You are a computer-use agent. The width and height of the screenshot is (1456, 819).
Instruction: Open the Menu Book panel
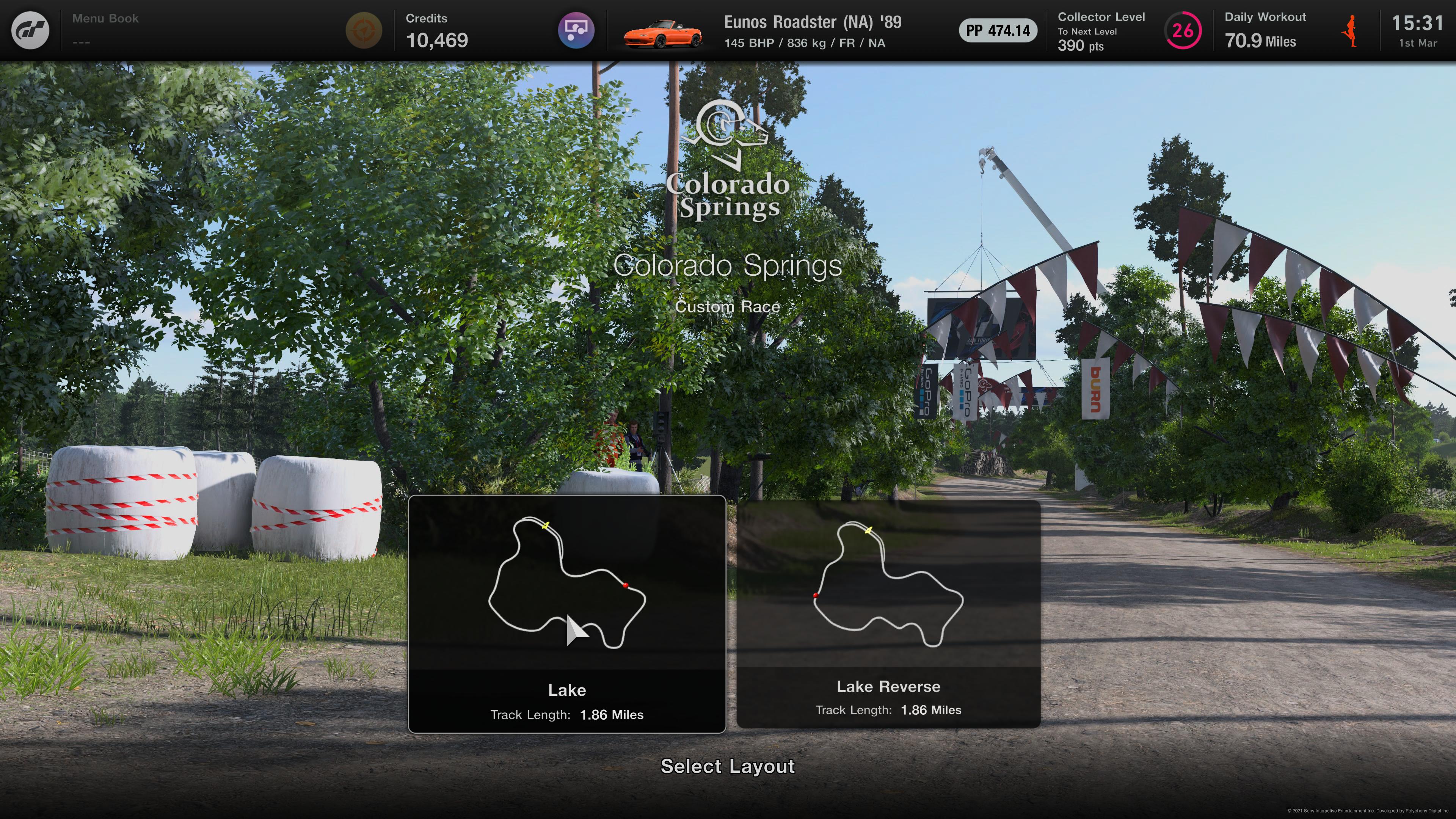(105, 30)
